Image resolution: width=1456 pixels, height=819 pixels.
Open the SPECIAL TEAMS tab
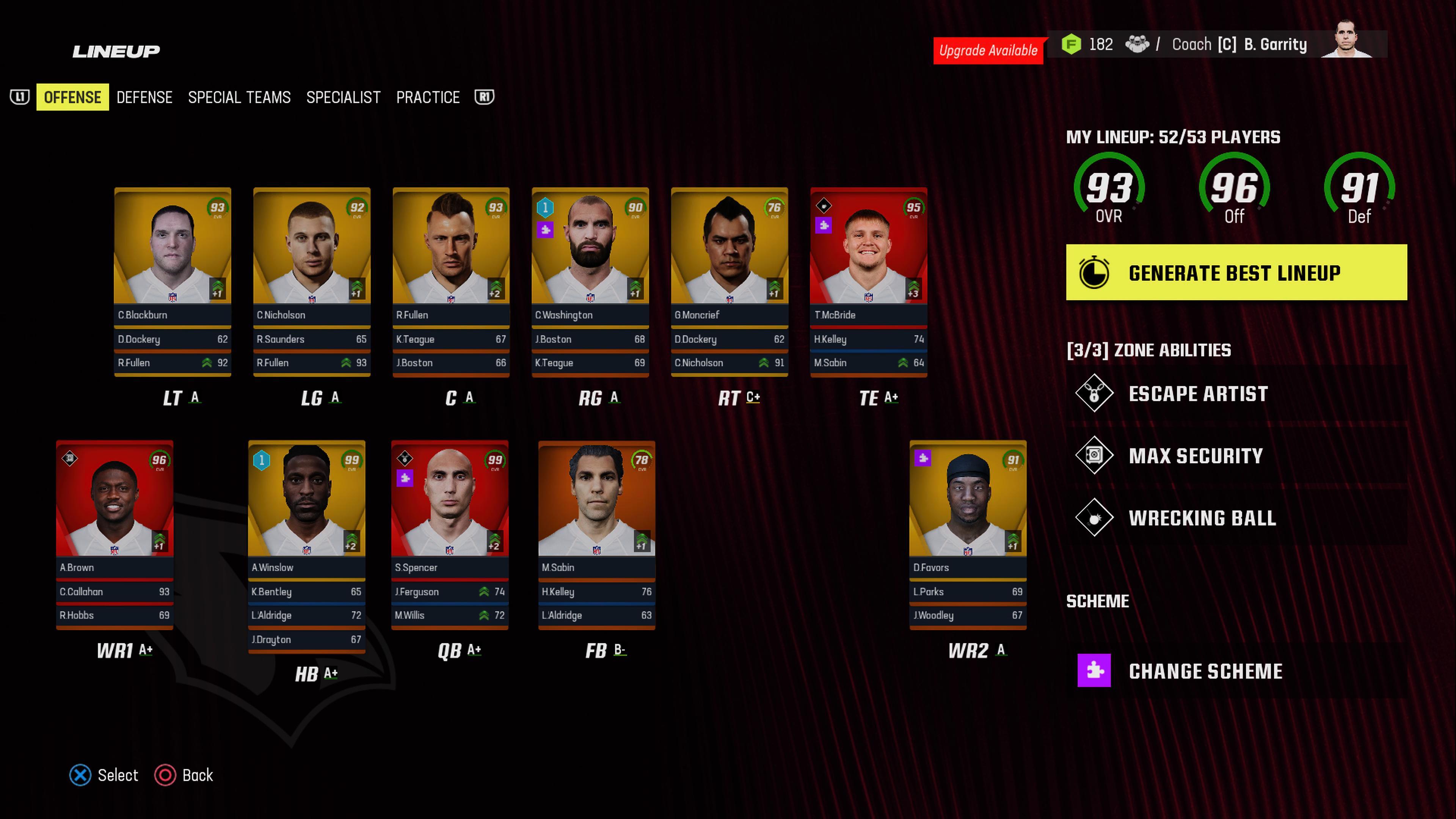[x=240, y=97]
